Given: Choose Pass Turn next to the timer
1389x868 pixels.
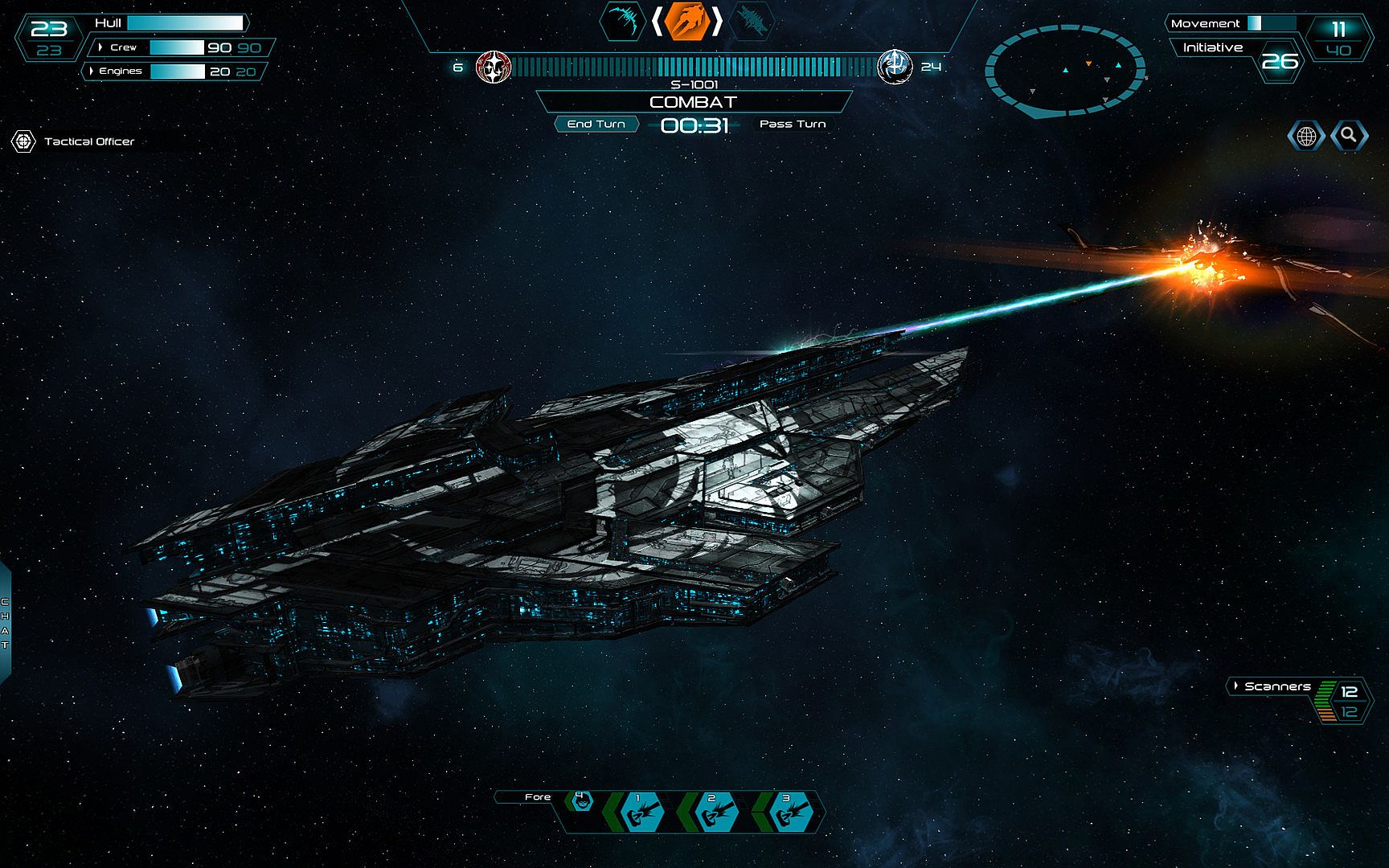Looking at the screenshot, I should [x=793, y=124].
